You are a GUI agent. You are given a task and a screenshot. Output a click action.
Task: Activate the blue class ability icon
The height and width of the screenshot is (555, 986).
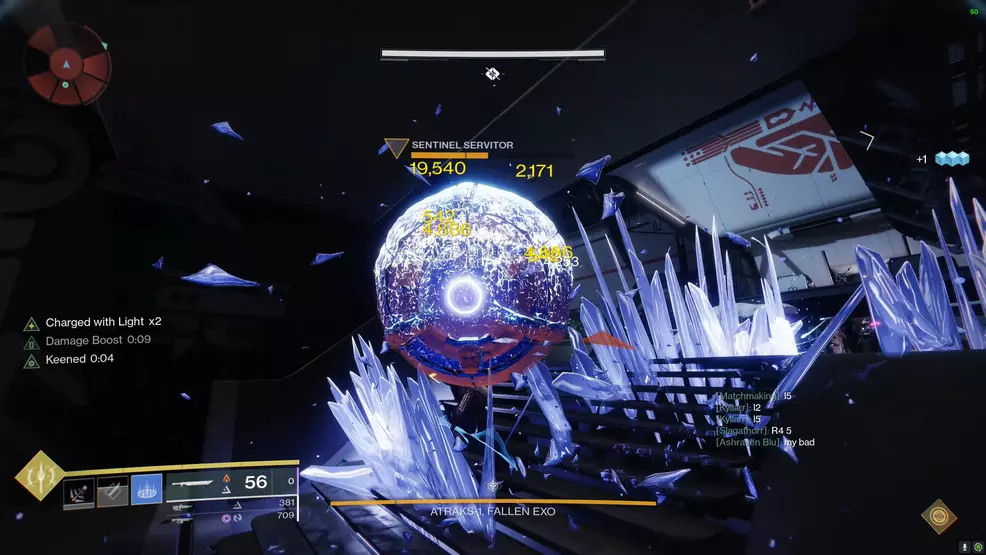(146, 490)
